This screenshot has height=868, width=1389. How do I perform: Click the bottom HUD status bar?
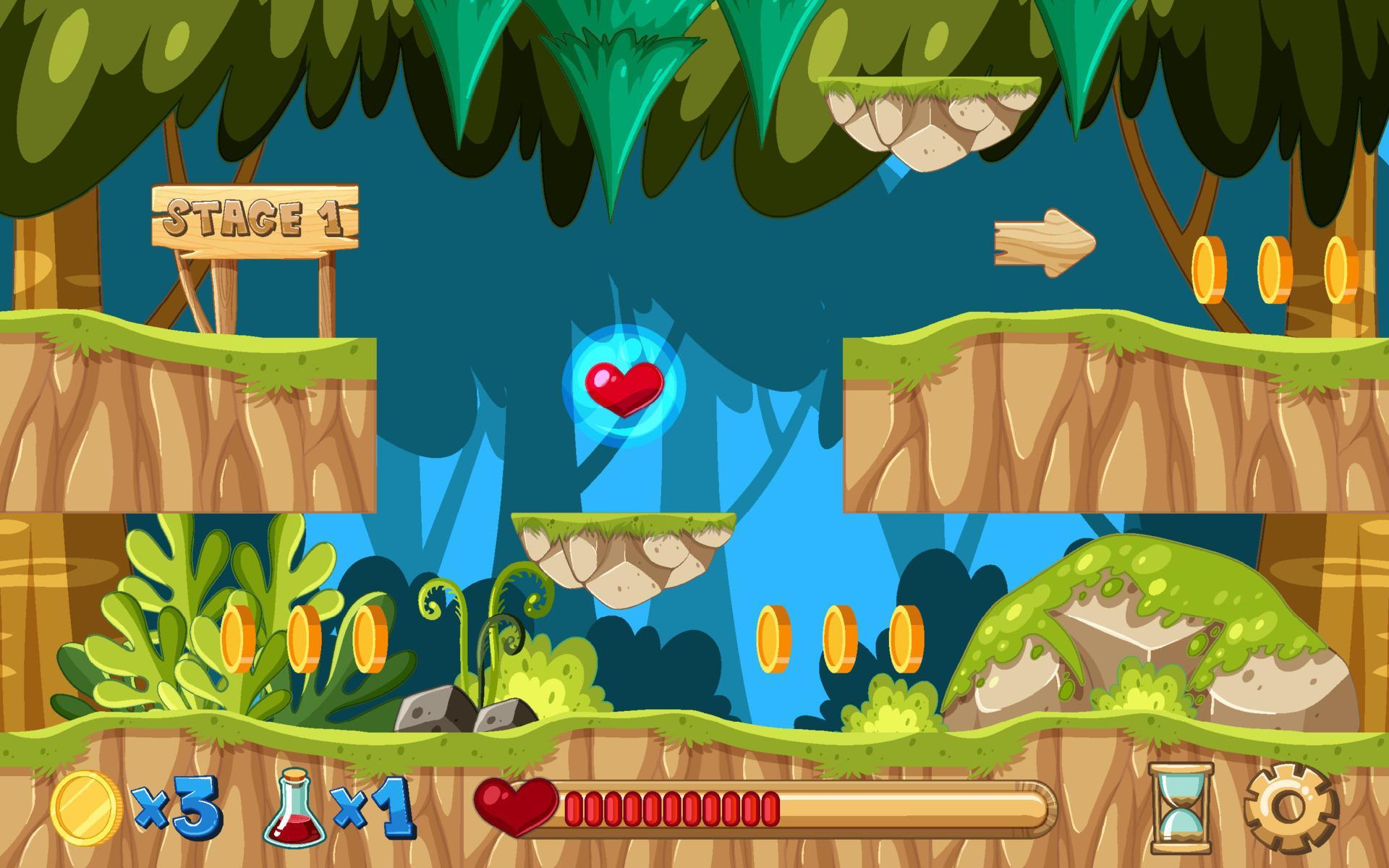[694, 810]
